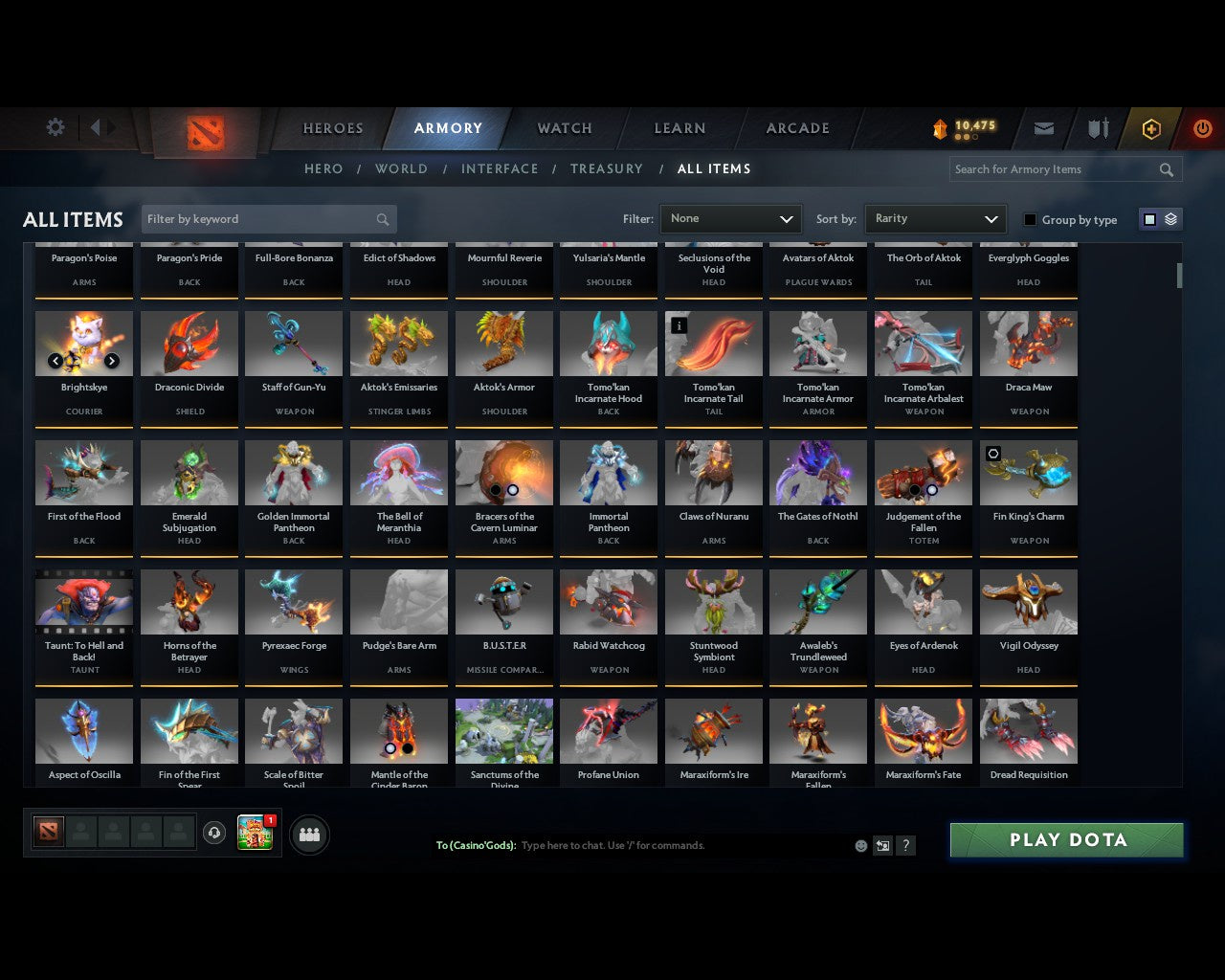This screenshot has height=980, width=1225.
Task: Click the magnifier in the keyword filter box
Action: [382, 218]
